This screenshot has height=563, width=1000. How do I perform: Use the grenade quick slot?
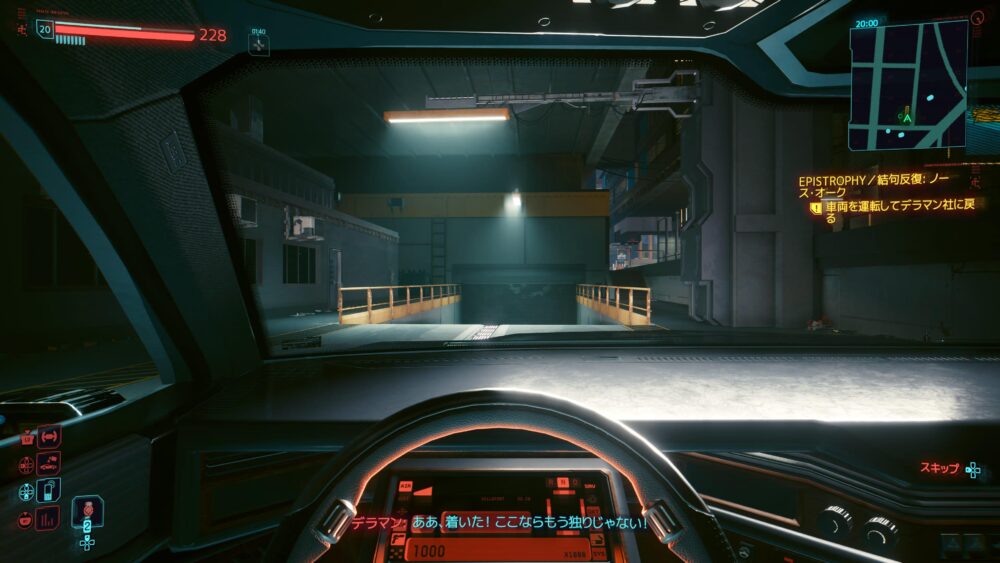(86, 510)
